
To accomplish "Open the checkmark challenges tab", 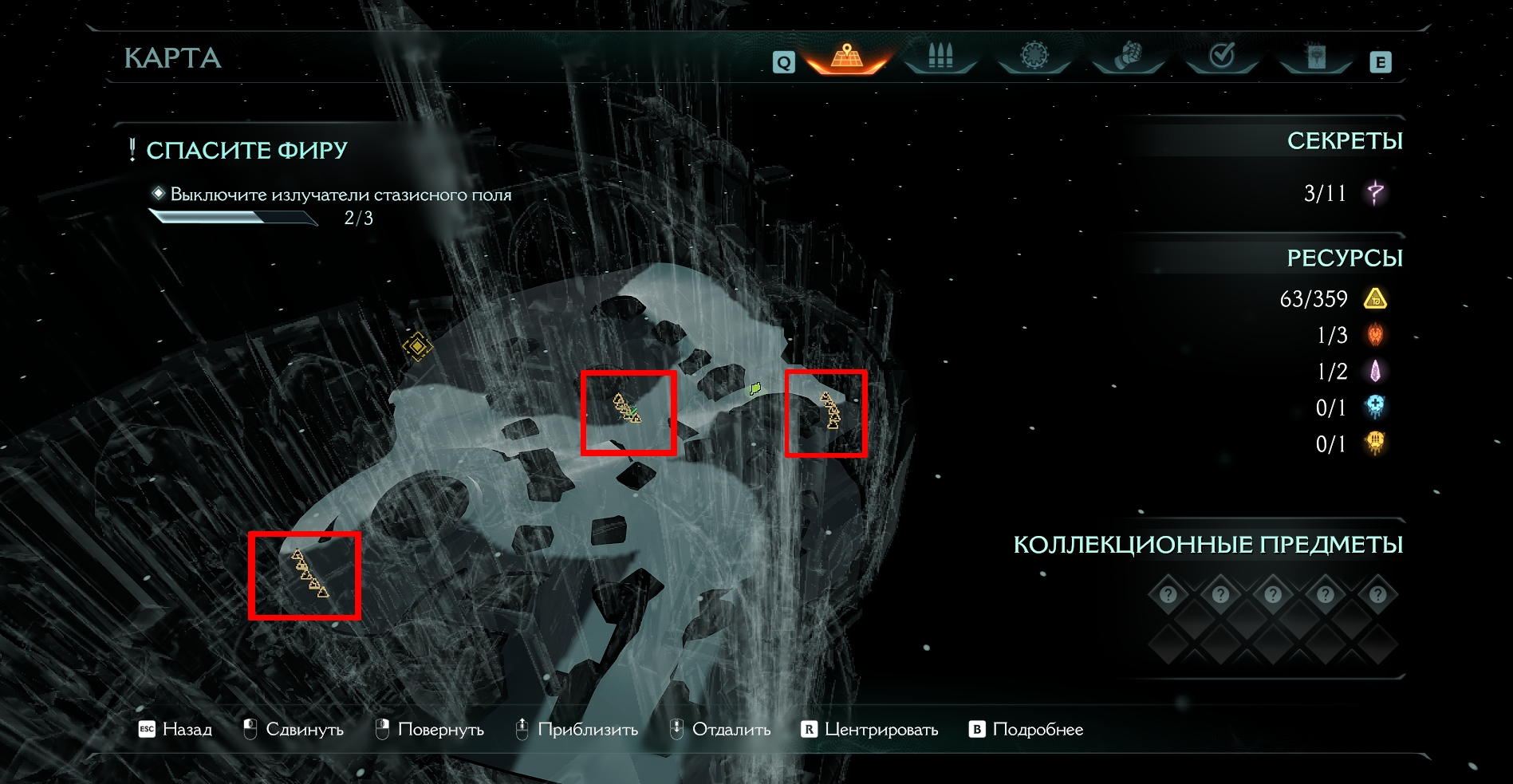I will coord(1222,57).
